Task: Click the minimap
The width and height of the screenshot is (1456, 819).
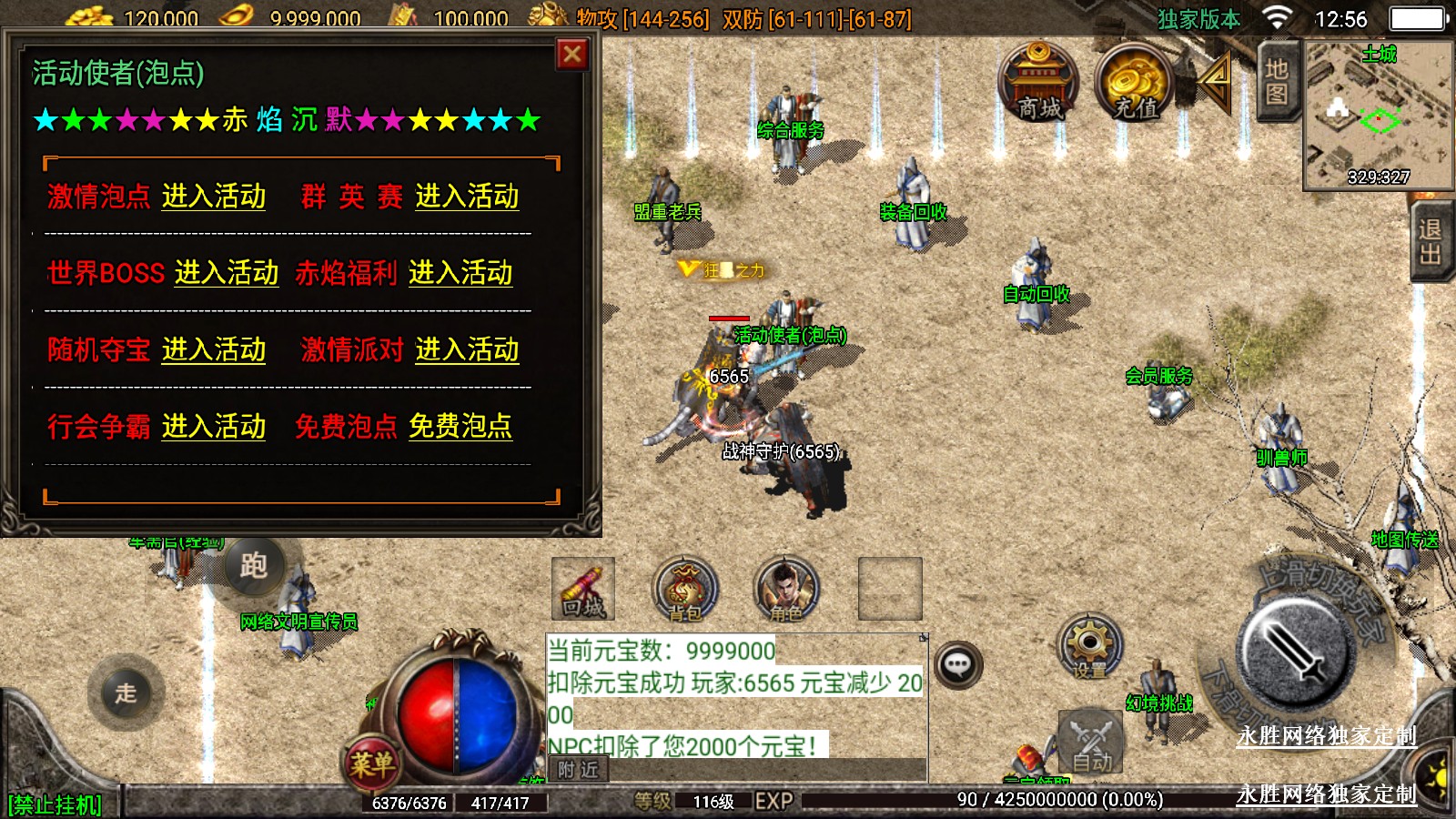Action: coord(1378,114)
